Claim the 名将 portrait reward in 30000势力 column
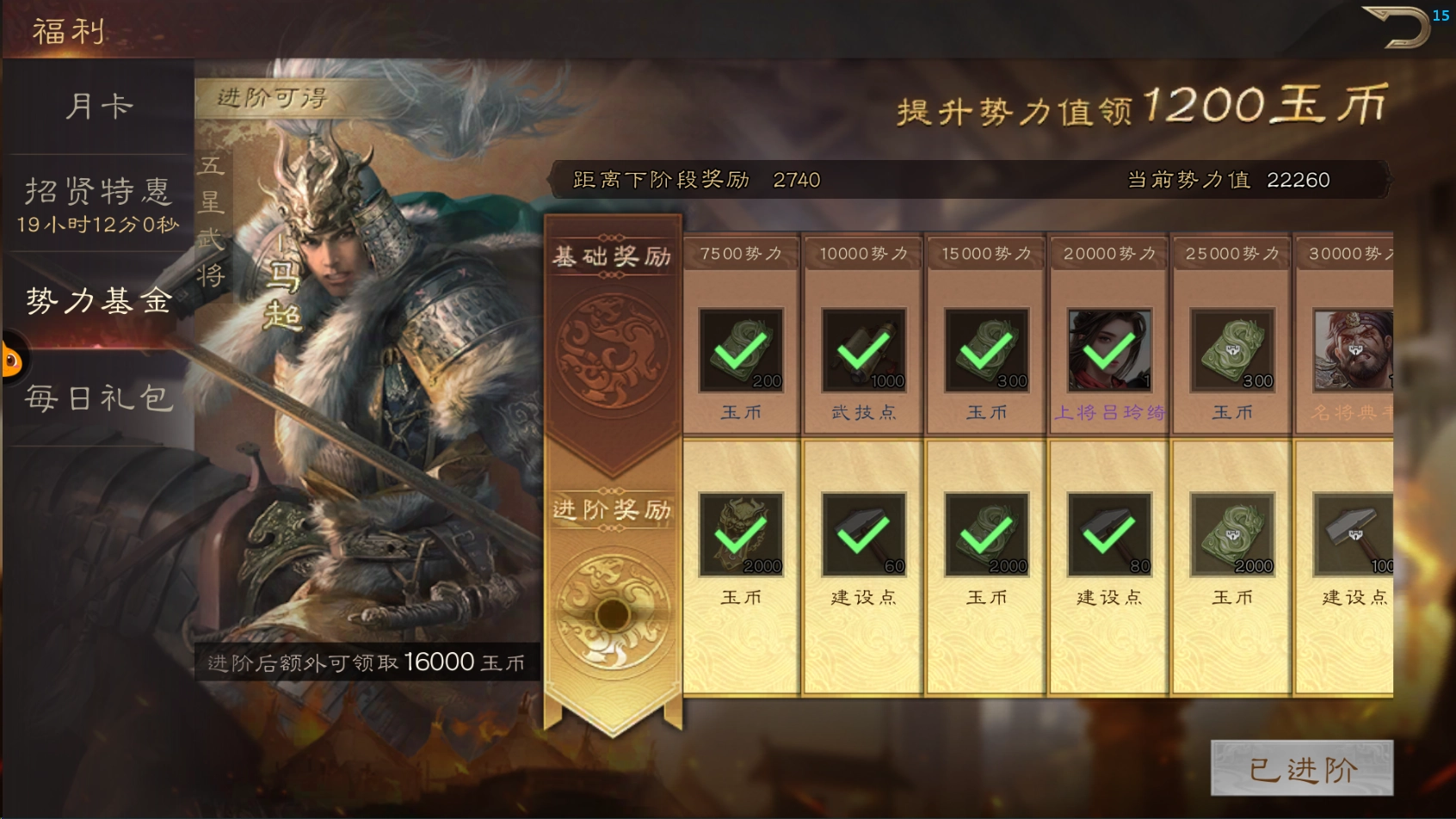1456x819 pixels. [x=1351, y=348]
